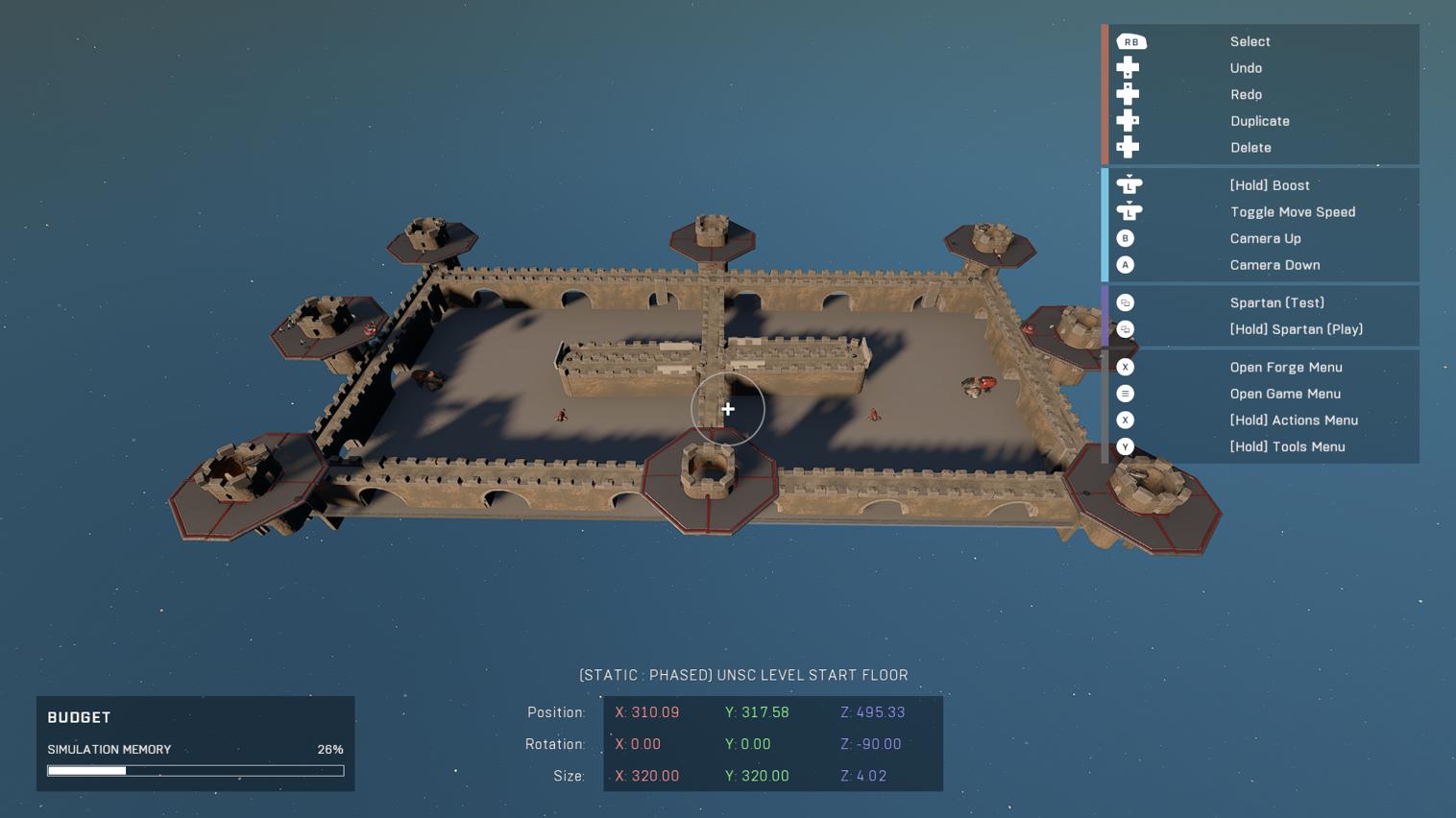Open the Forge Menu entry
The width and height of the screenshot is (1456, 818).
click(x=1285, y=367)
